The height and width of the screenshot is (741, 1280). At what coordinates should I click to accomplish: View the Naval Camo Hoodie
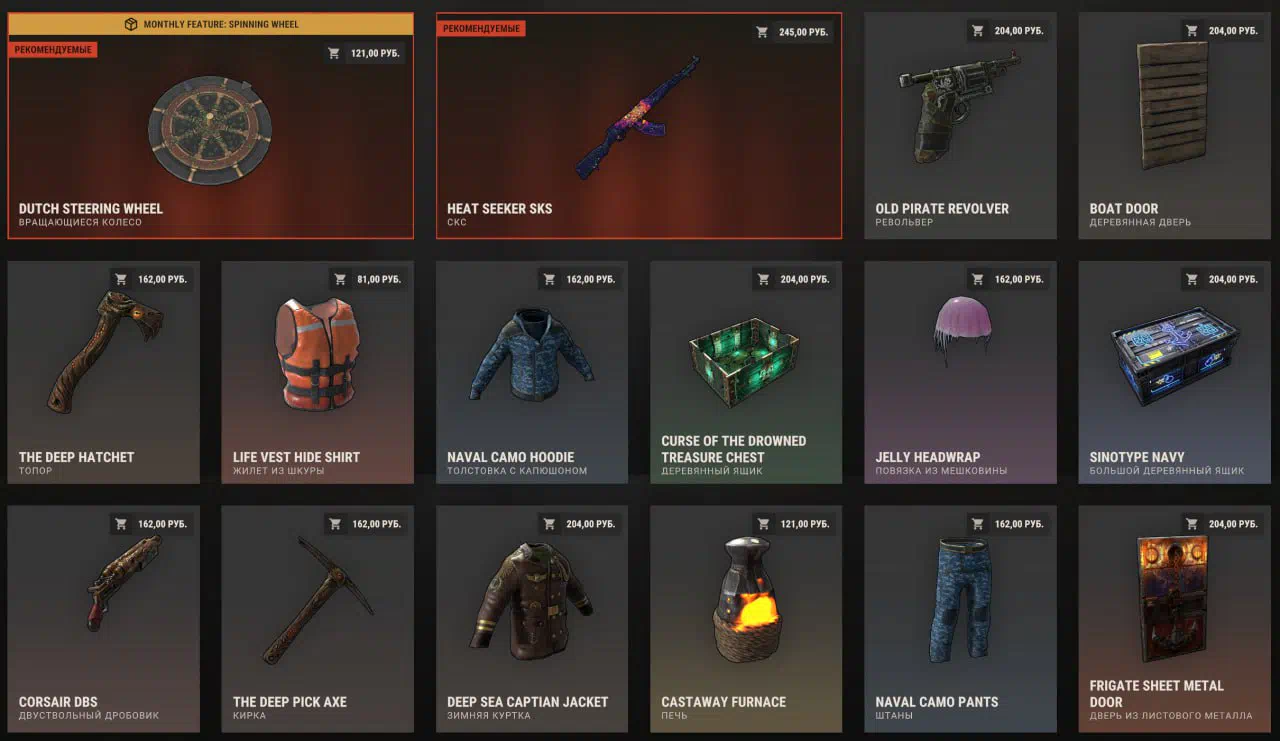[x=531, y=370]
